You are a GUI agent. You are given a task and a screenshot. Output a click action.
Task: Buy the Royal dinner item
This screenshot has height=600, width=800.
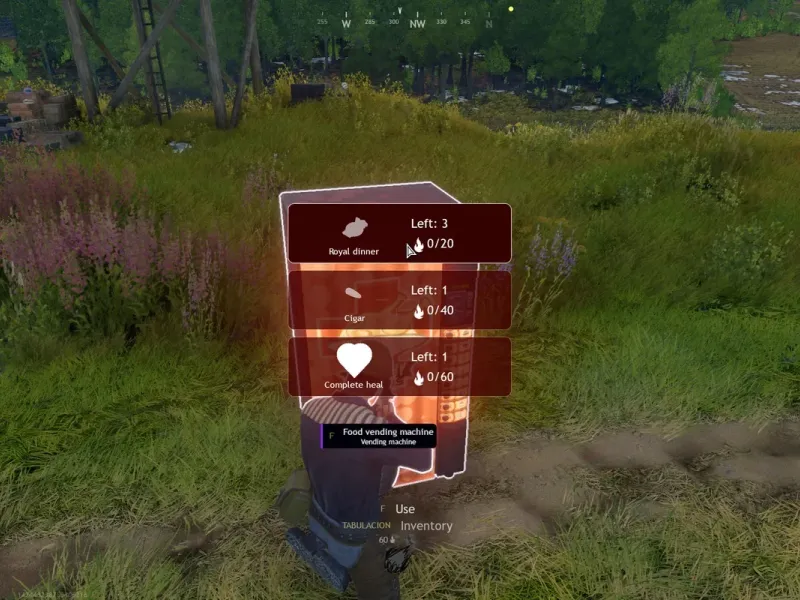tap(399, 233)
